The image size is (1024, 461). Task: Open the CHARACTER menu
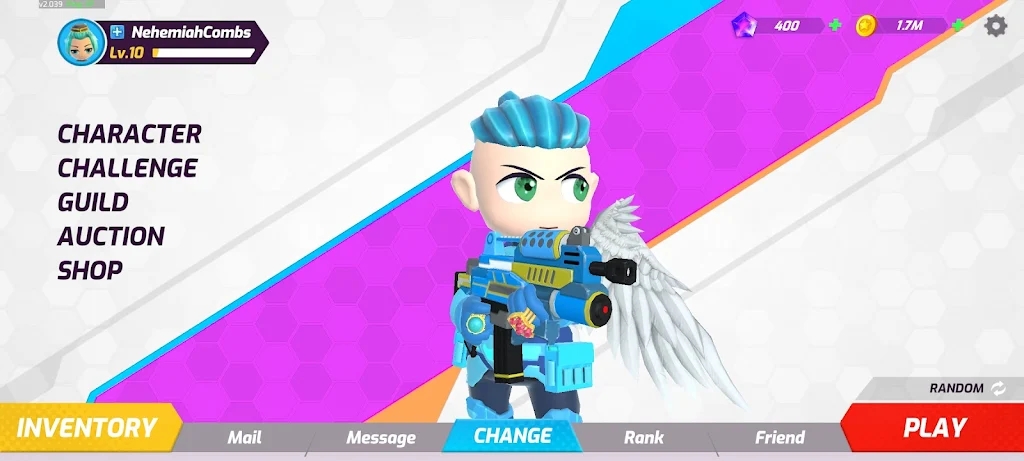(129, 134)
